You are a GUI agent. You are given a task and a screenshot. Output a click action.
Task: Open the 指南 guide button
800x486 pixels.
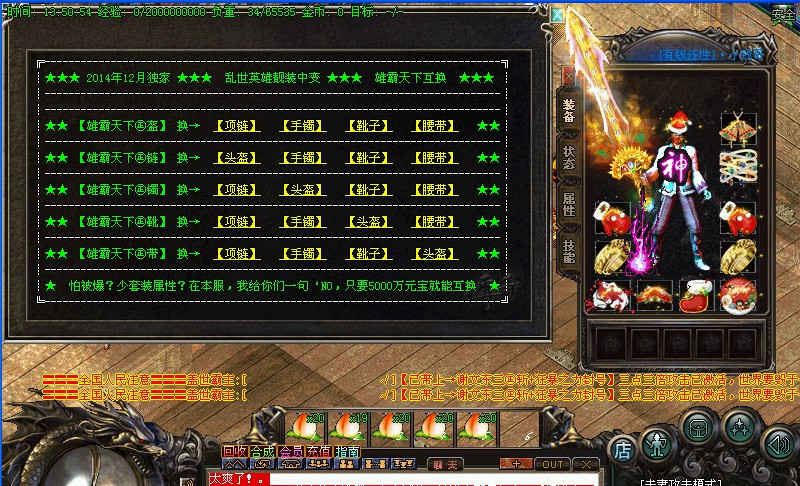[x=347, y=453]
